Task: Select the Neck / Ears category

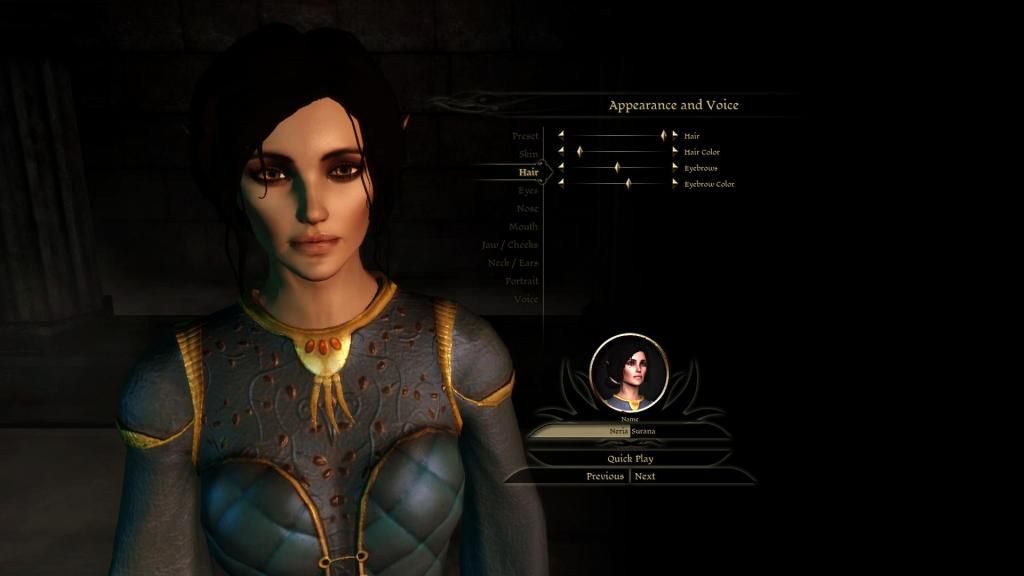Action: 513,263
